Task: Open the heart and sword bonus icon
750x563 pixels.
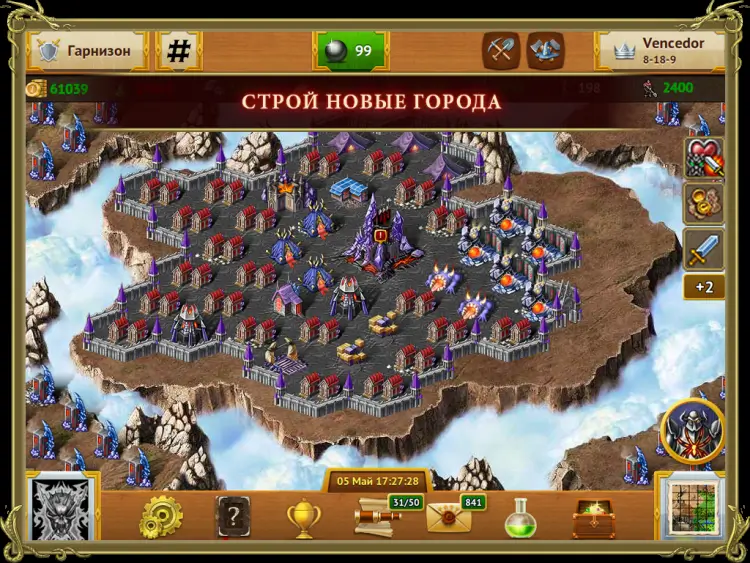Action: (x=704, y=158)
